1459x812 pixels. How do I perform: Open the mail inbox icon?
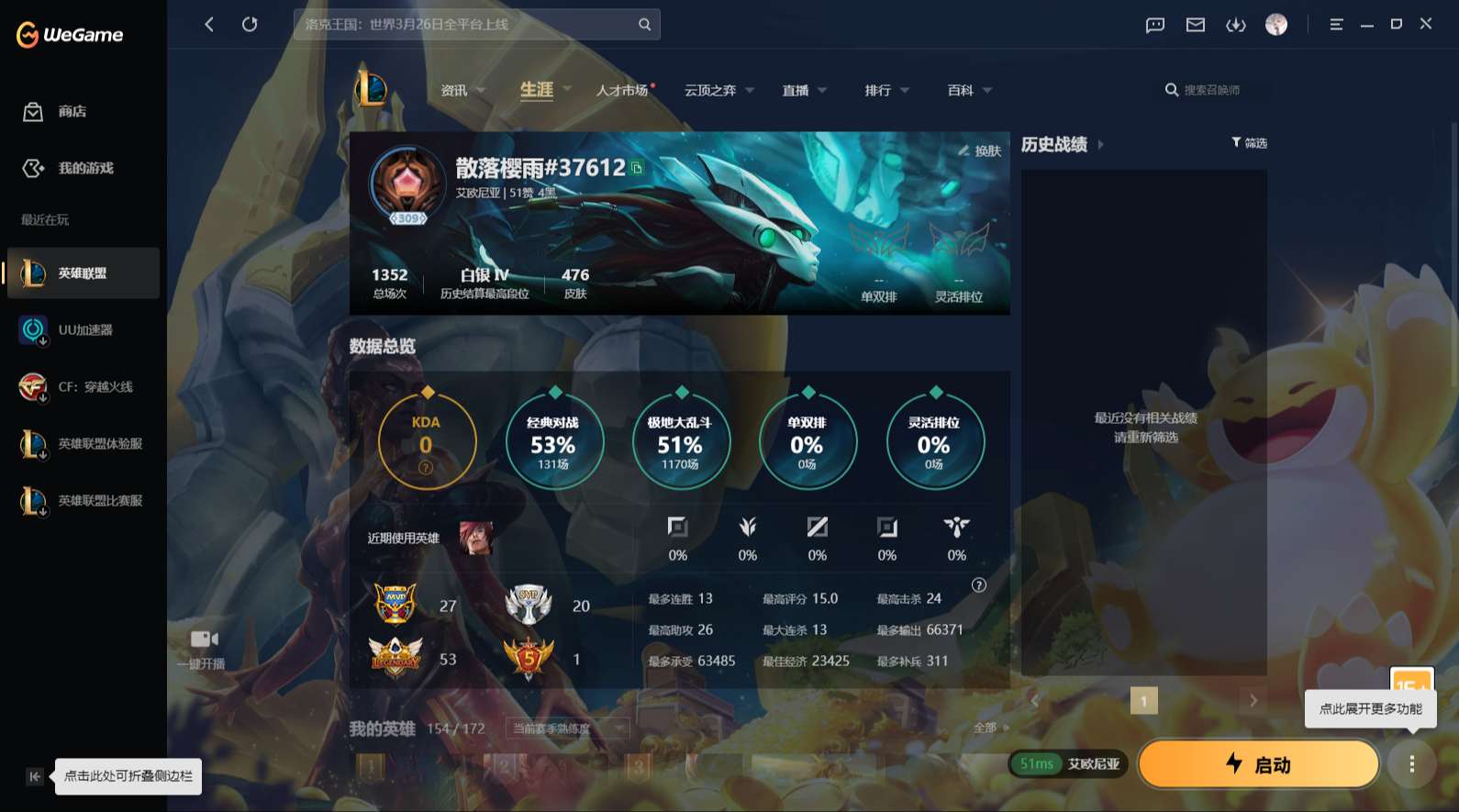[1195, 25]
